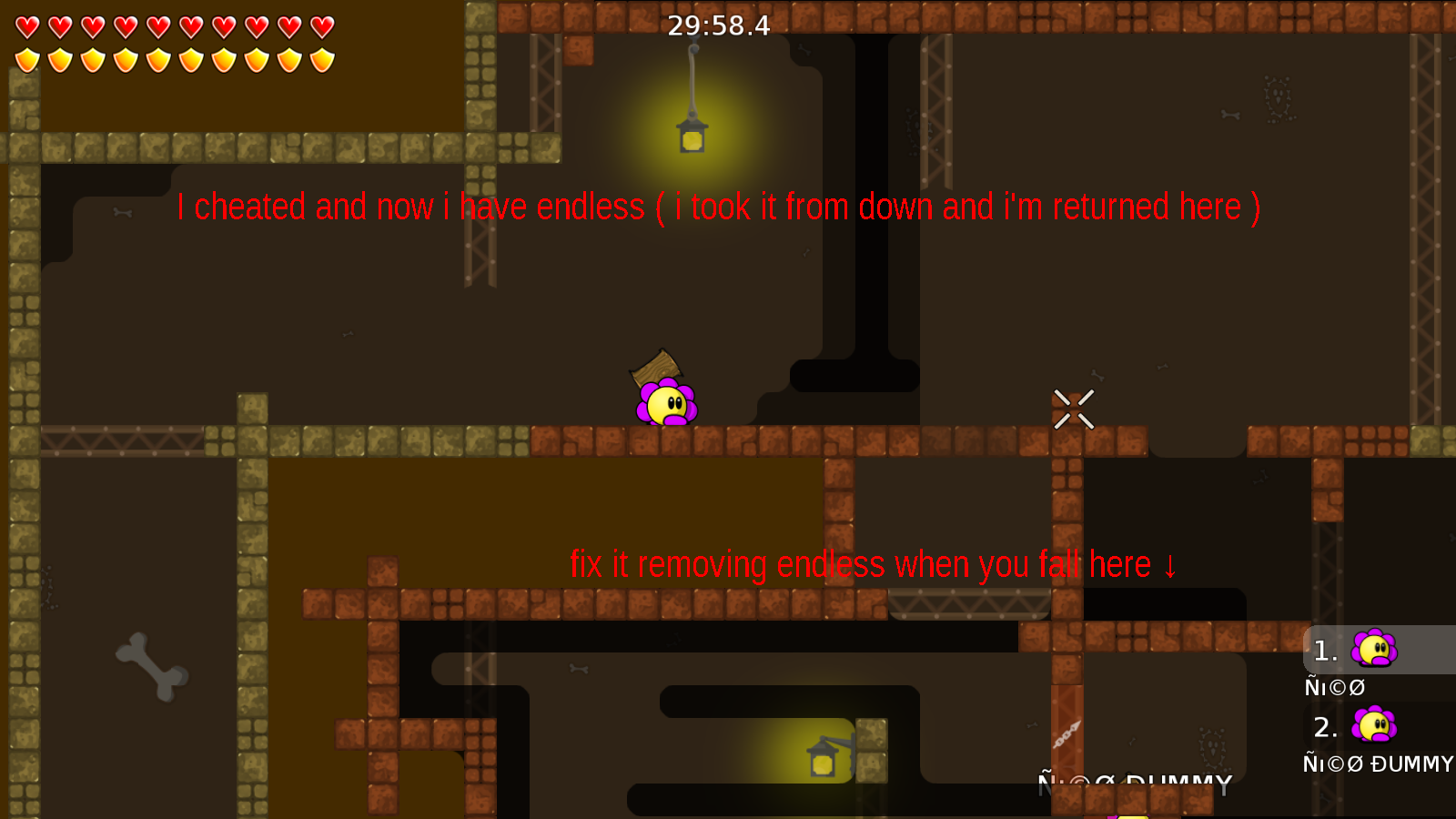Select the player name Ñı©Ø on the scoreboard
1456x819 pixels.
coord(1334,687)
